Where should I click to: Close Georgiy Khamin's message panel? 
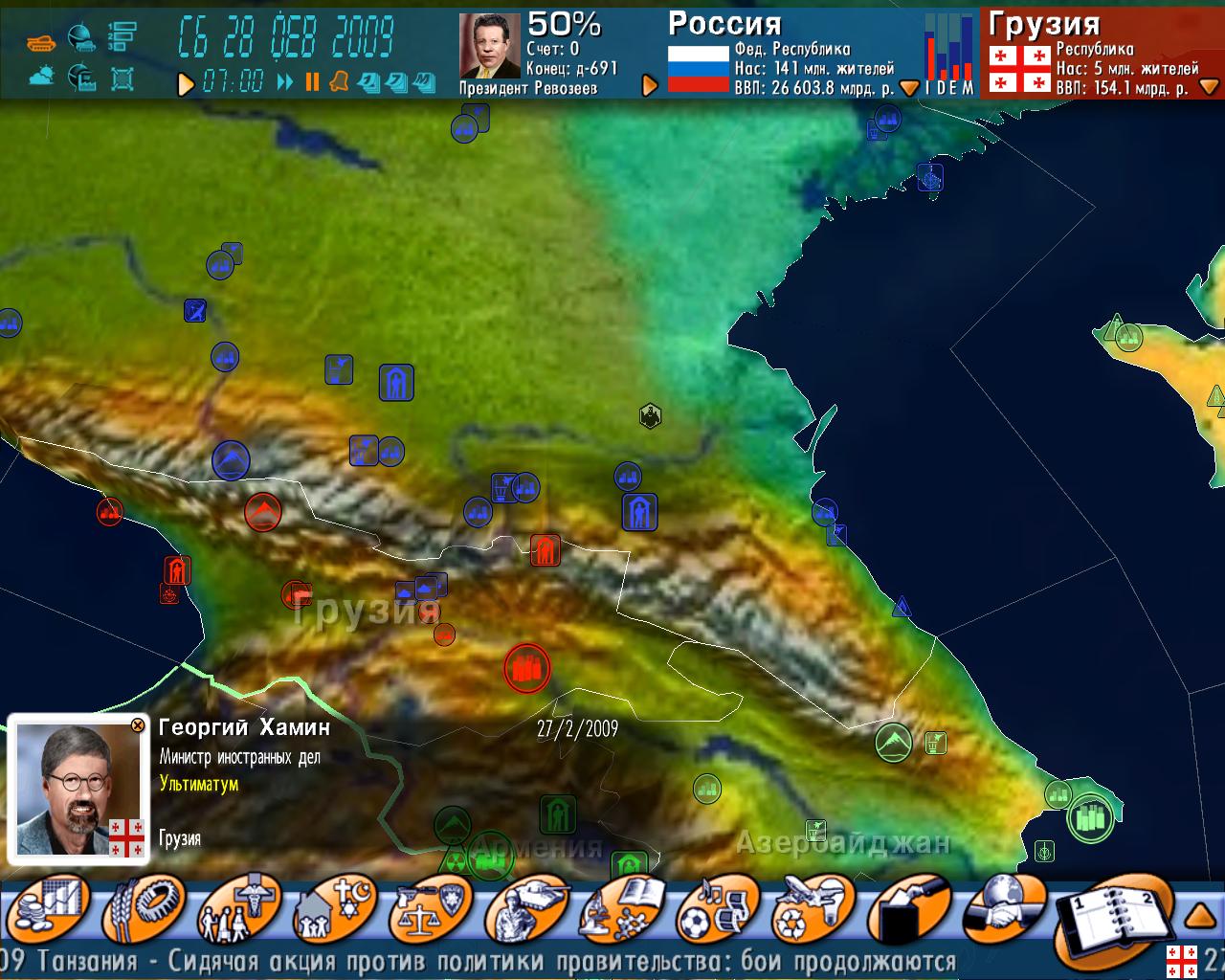pos(138,725)
